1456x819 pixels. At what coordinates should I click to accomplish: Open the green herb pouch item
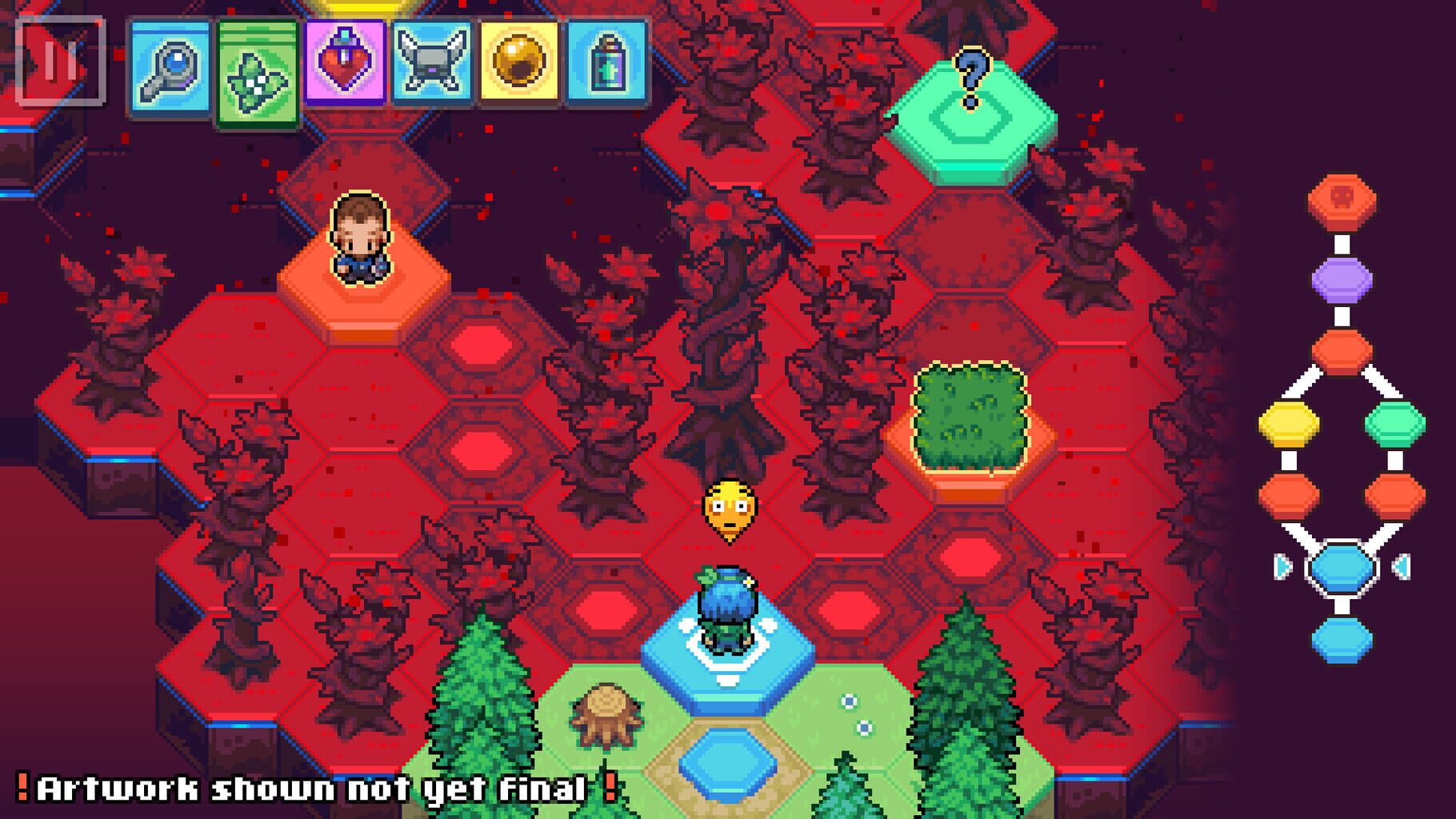(x=256, y=67)
